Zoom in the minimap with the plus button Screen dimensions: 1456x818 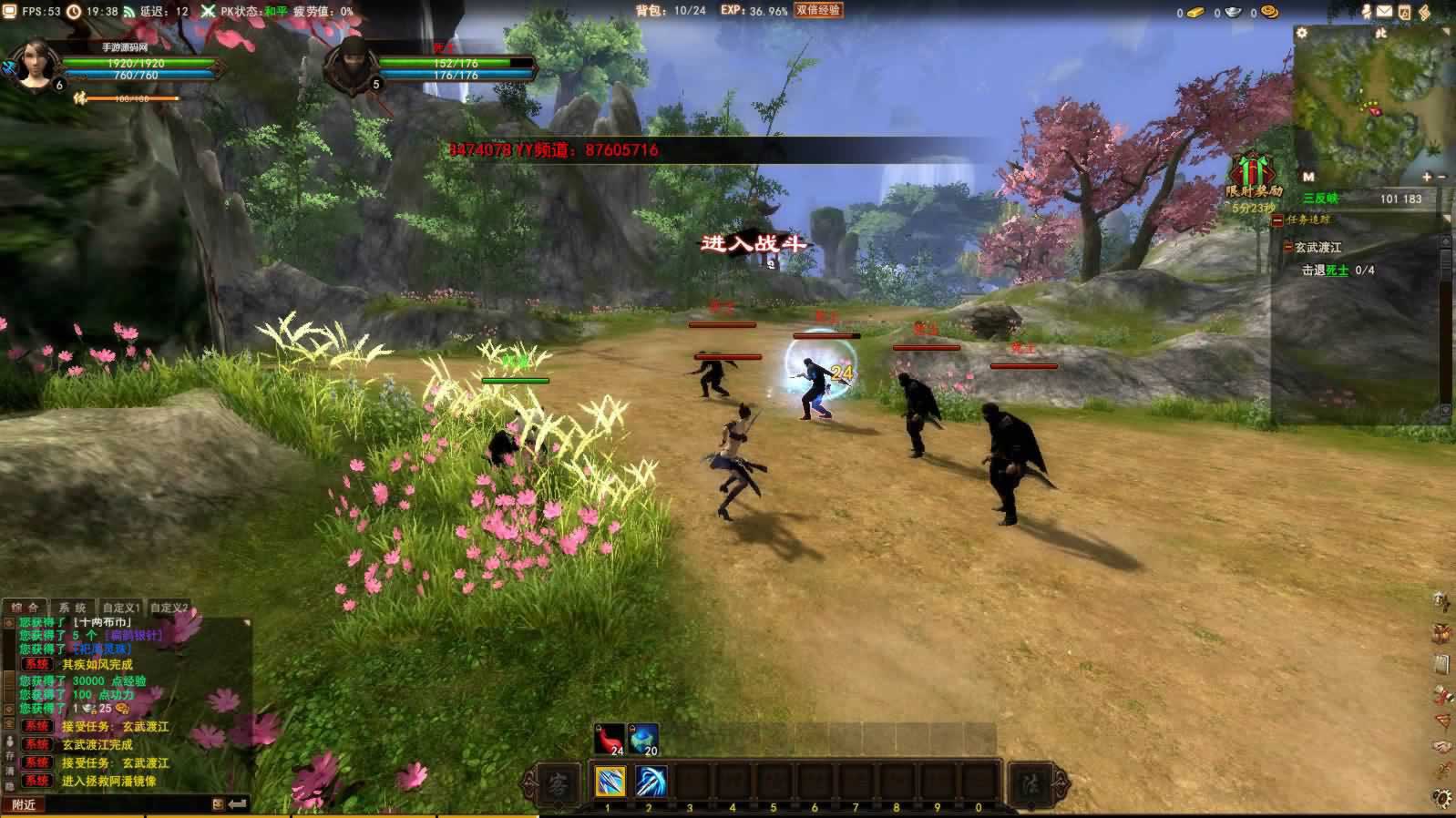click(1427, 177)
